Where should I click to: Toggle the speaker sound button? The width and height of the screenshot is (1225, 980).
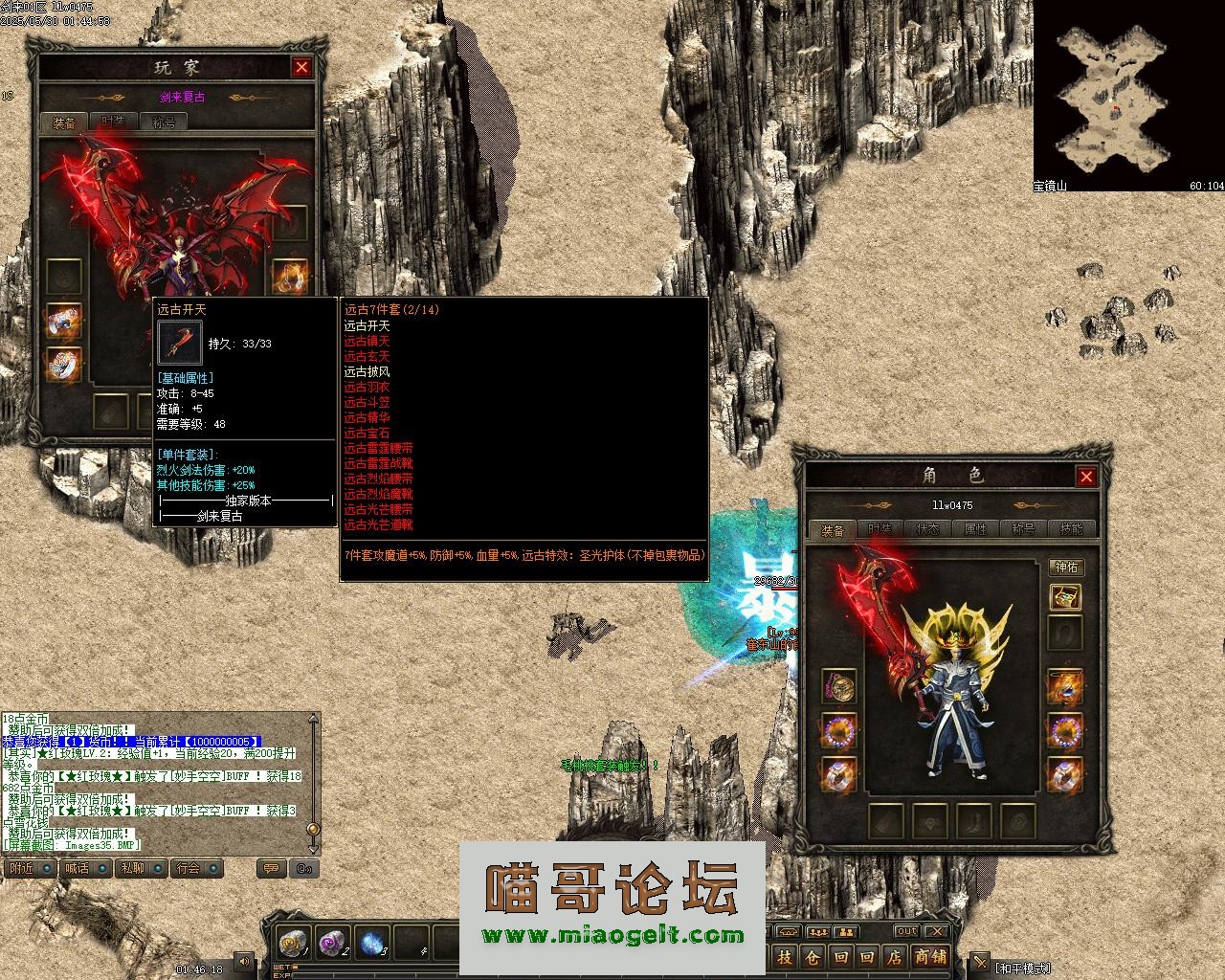pos(245,962)
